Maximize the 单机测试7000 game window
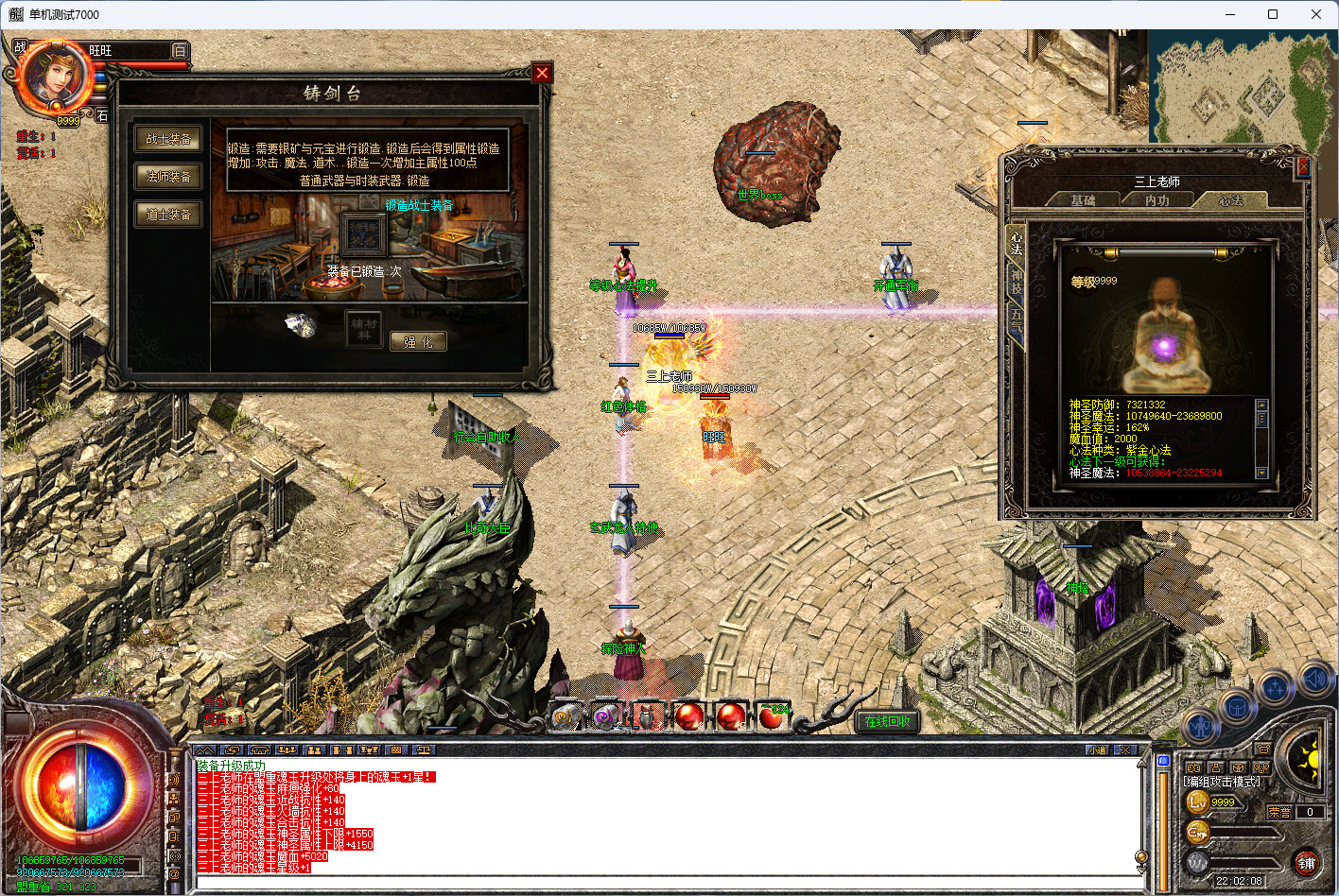The width and height of the screenshot is (1339, 896). click(1273, 14)
